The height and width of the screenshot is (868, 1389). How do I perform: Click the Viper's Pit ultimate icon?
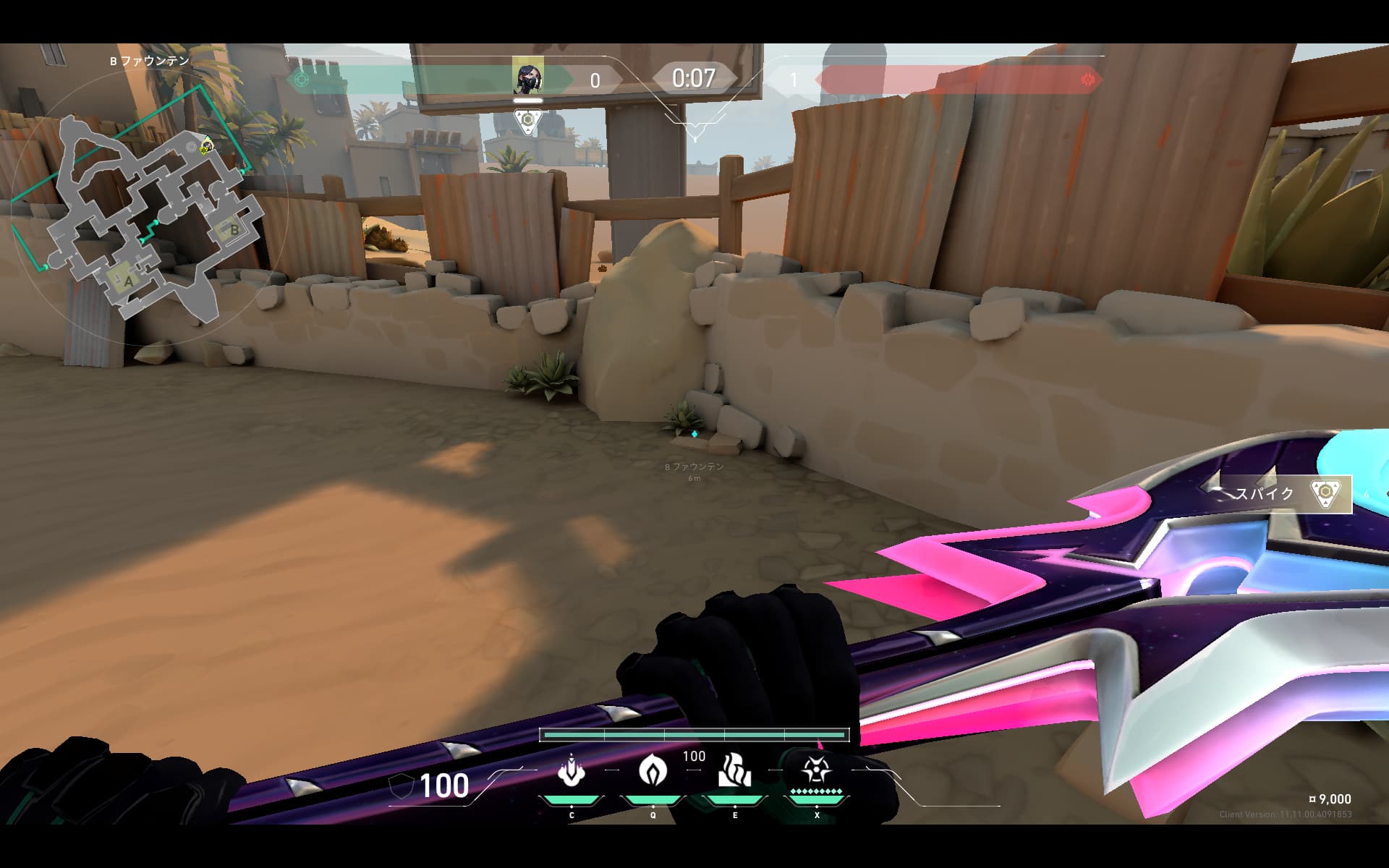pos(816,770)
